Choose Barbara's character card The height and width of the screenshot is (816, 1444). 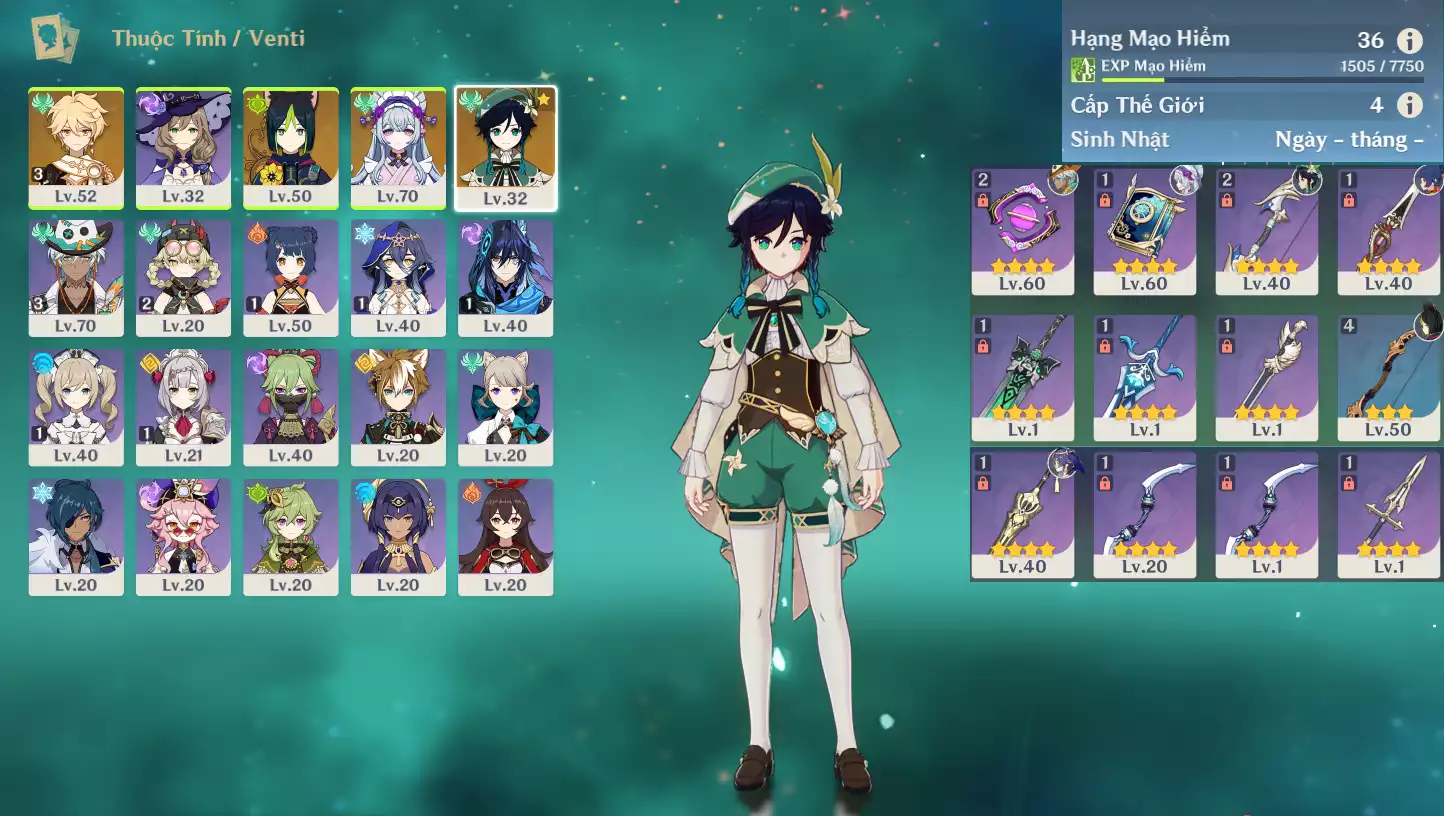[x=76, y=407]
